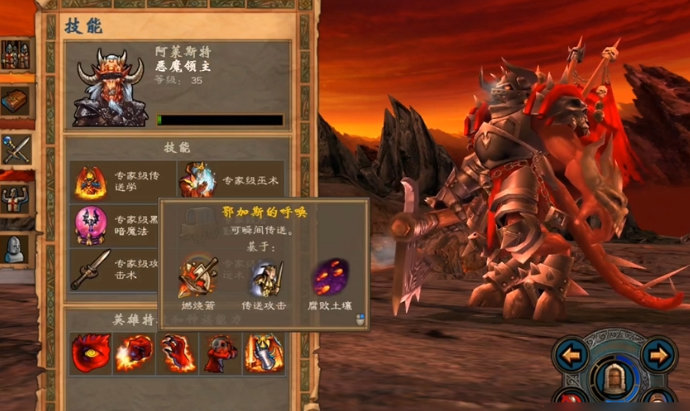Select the muscular torso tab
Viewport: 690px width, 411px height.
click(16, 196)
